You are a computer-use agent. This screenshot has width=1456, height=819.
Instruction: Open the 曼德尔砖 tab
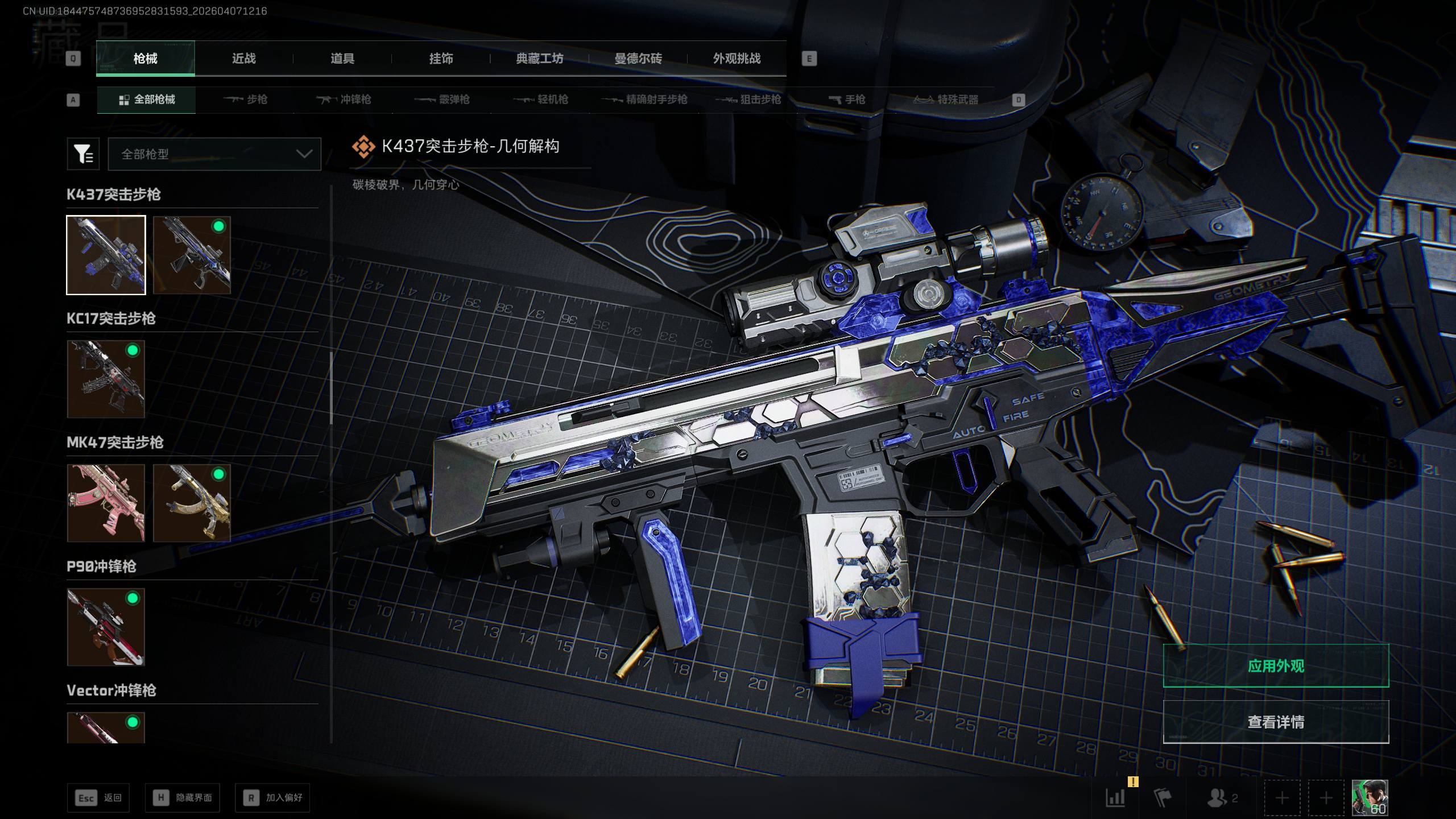click(x=638, y=59)
